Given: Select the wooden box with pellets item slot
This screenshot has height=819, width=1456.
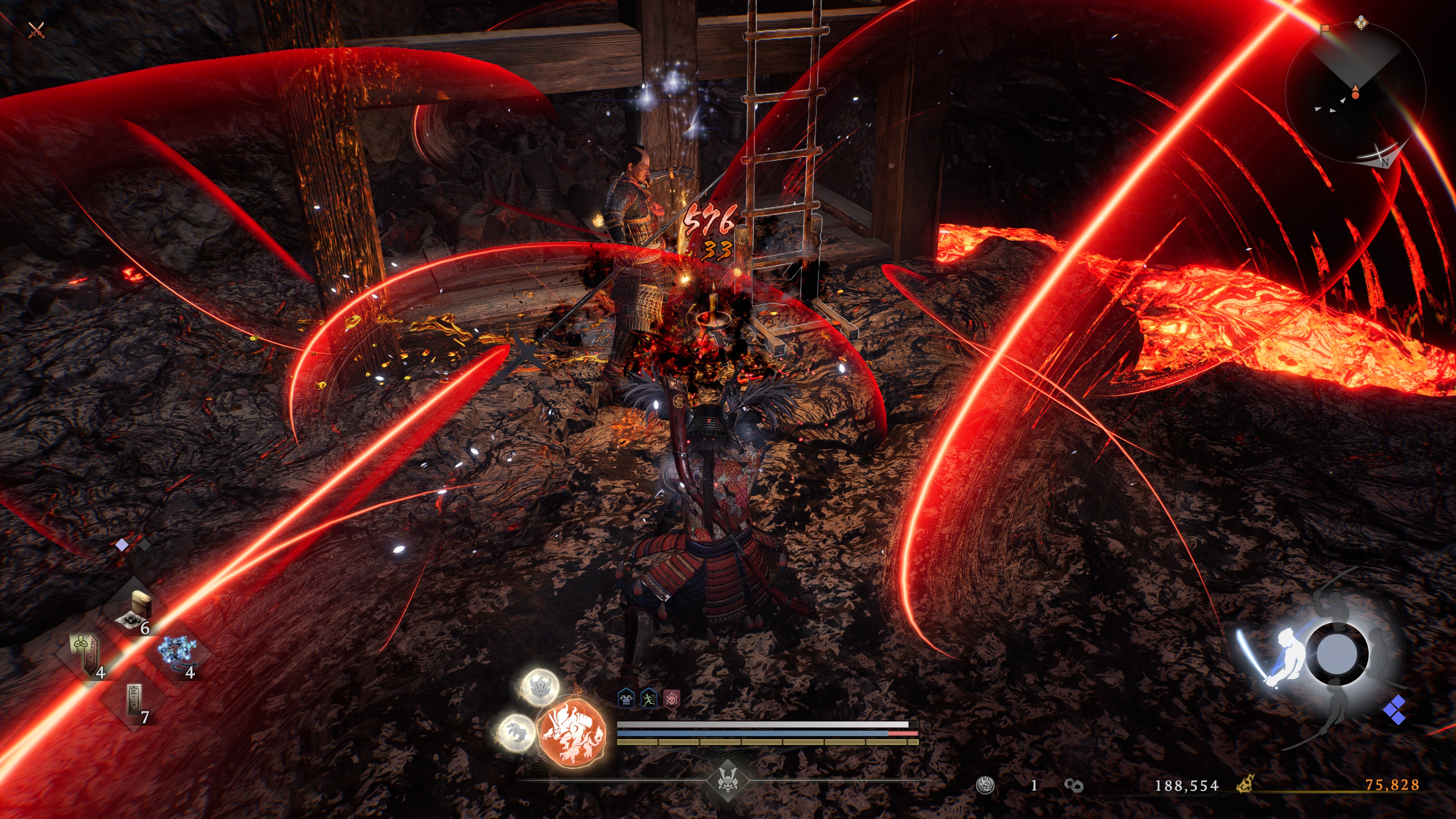Looking at the screenshot, I should (x=135, y=609).
